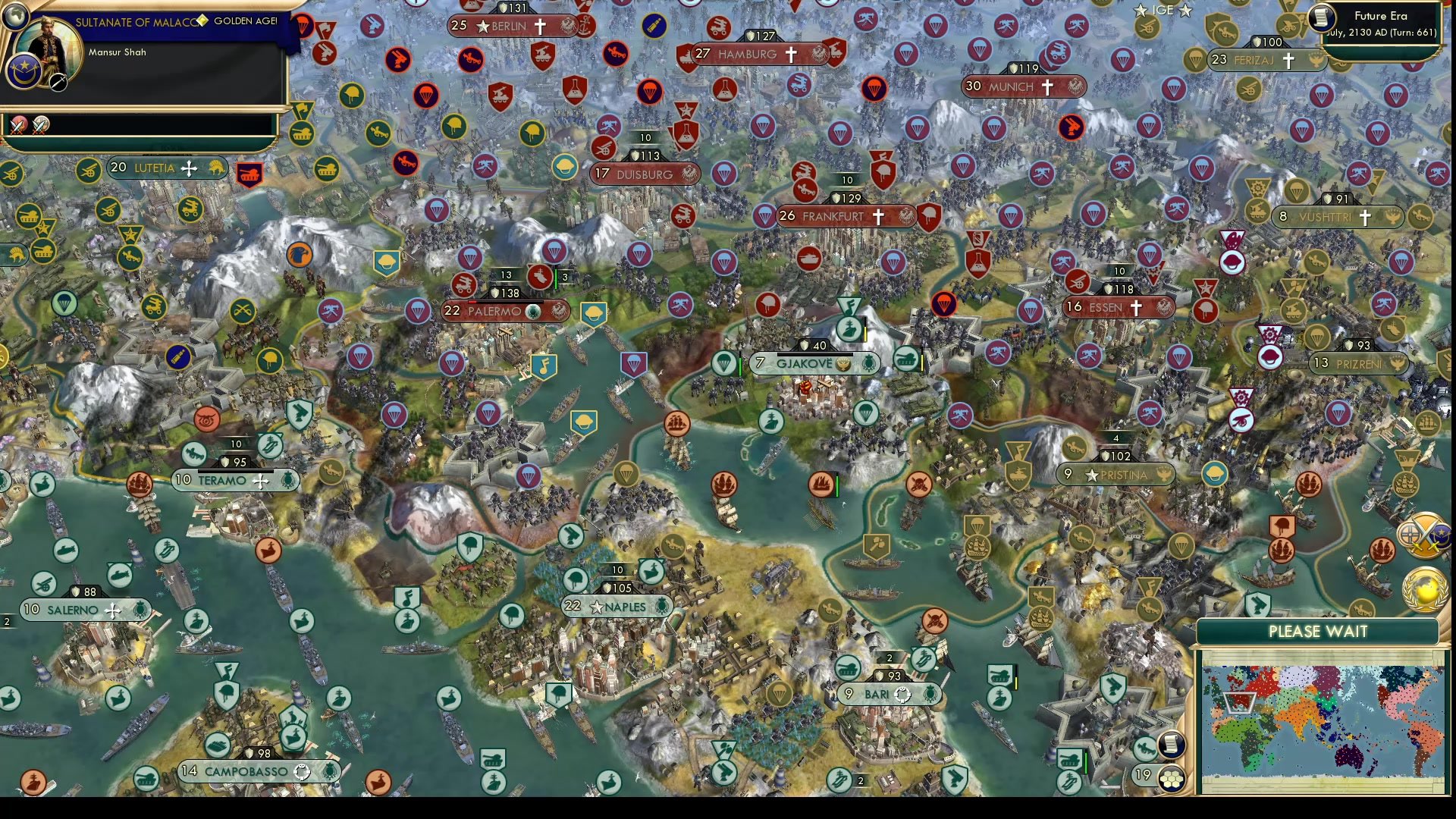Select the paratrooper unit flag near Duisburg

pos(725,174)
